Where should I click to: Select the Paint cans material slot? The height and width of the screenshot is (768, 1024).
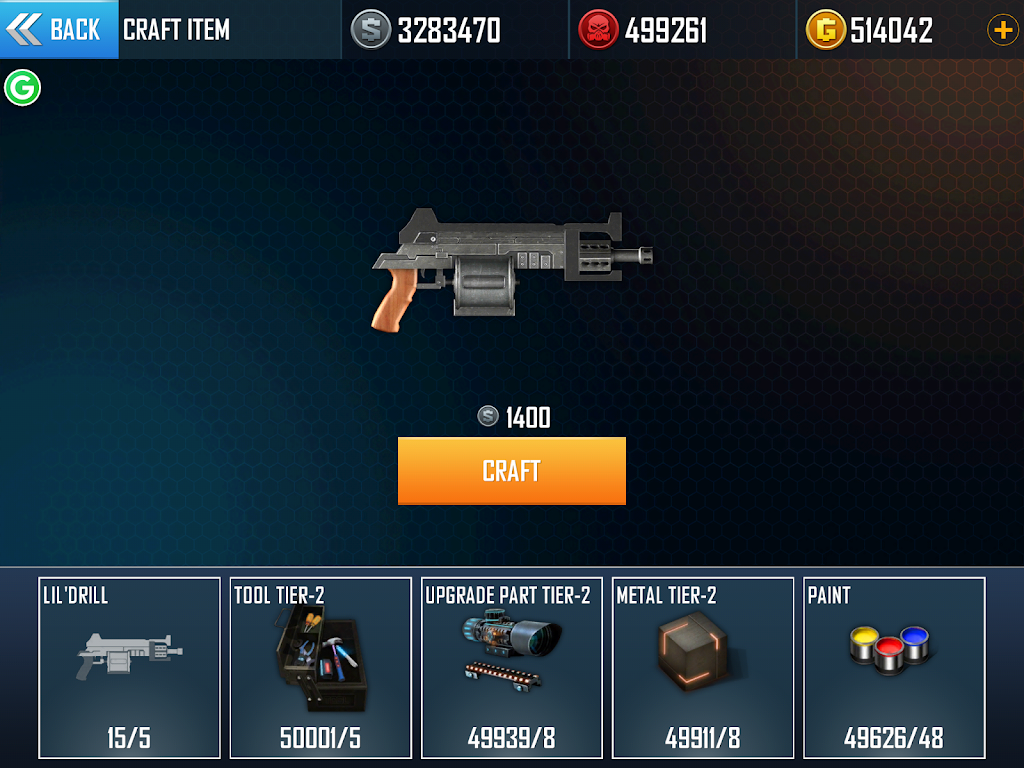894,667
